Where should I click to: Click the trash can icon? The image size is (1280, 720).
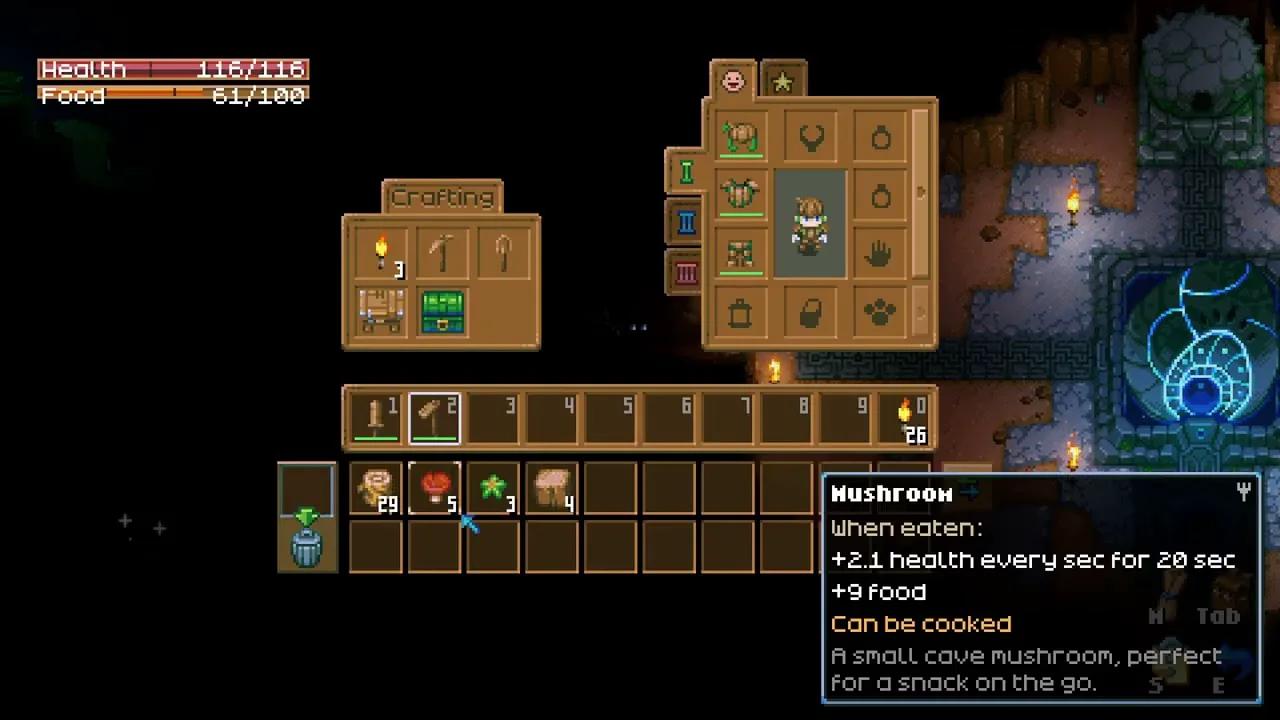[x=307, y=547]
